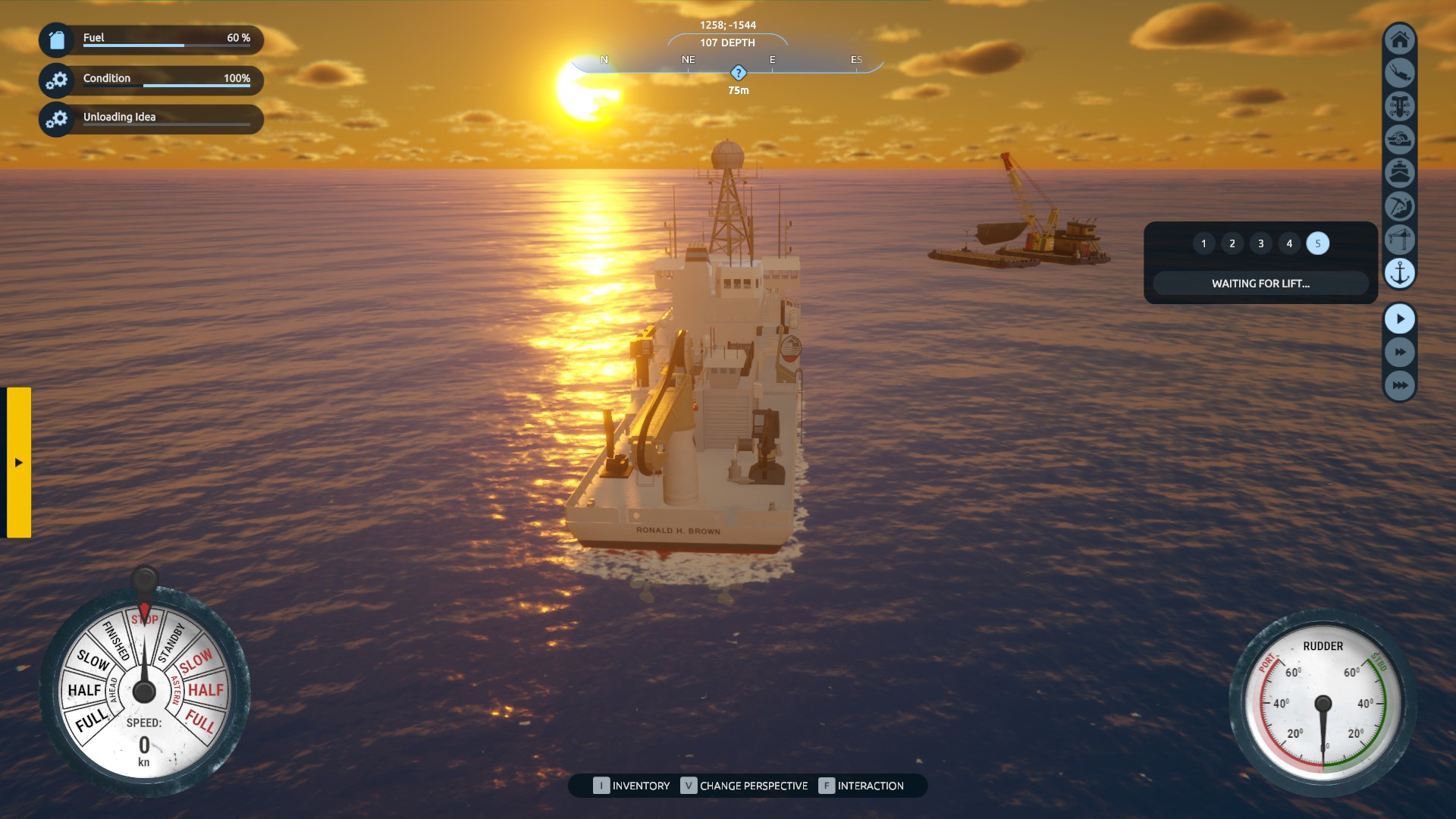Expand the yellow side panel arrow

19,463
